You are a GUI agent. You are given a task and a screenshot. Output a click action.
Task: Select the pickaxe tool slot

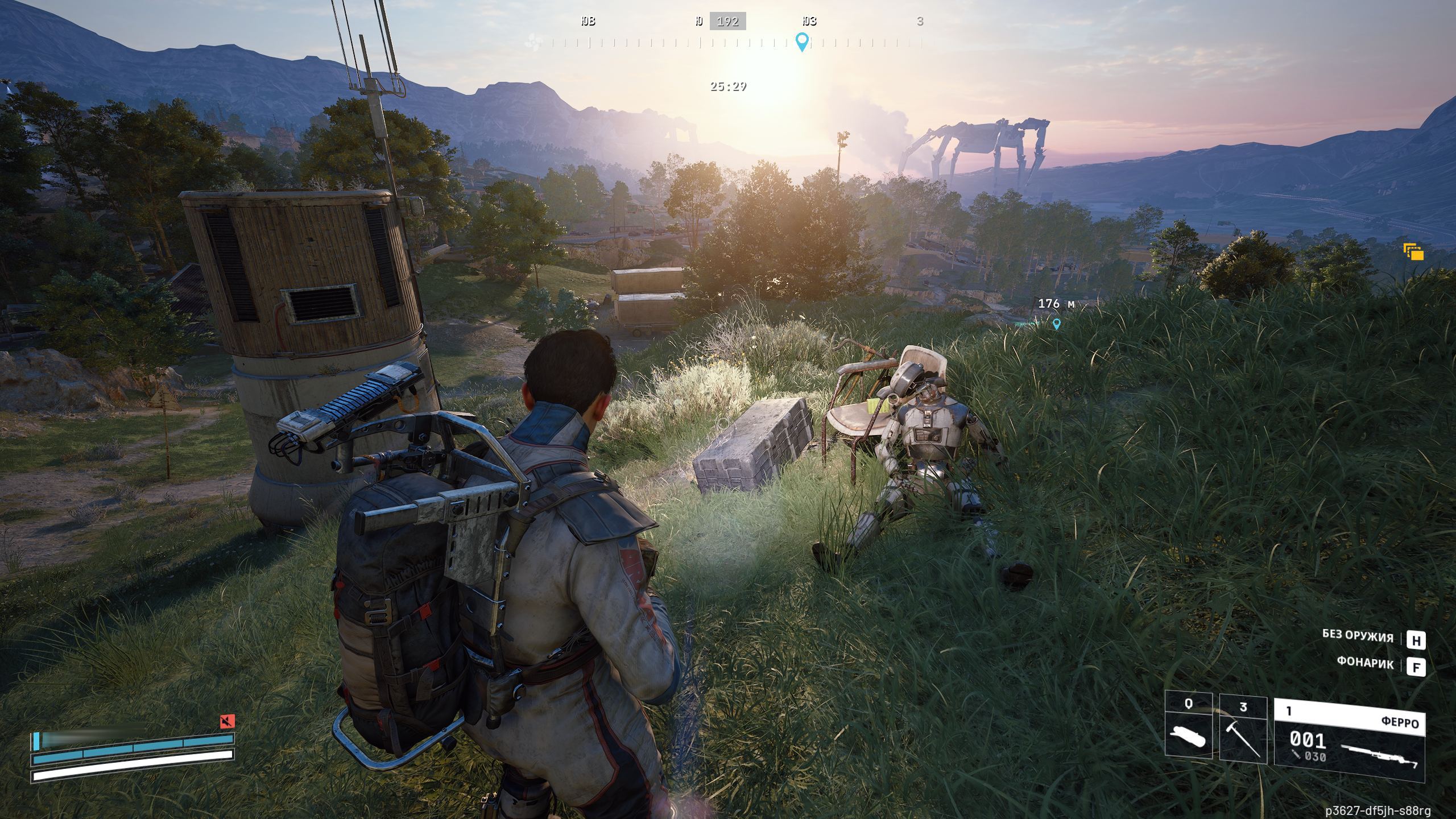click(x=1243, y=730)
